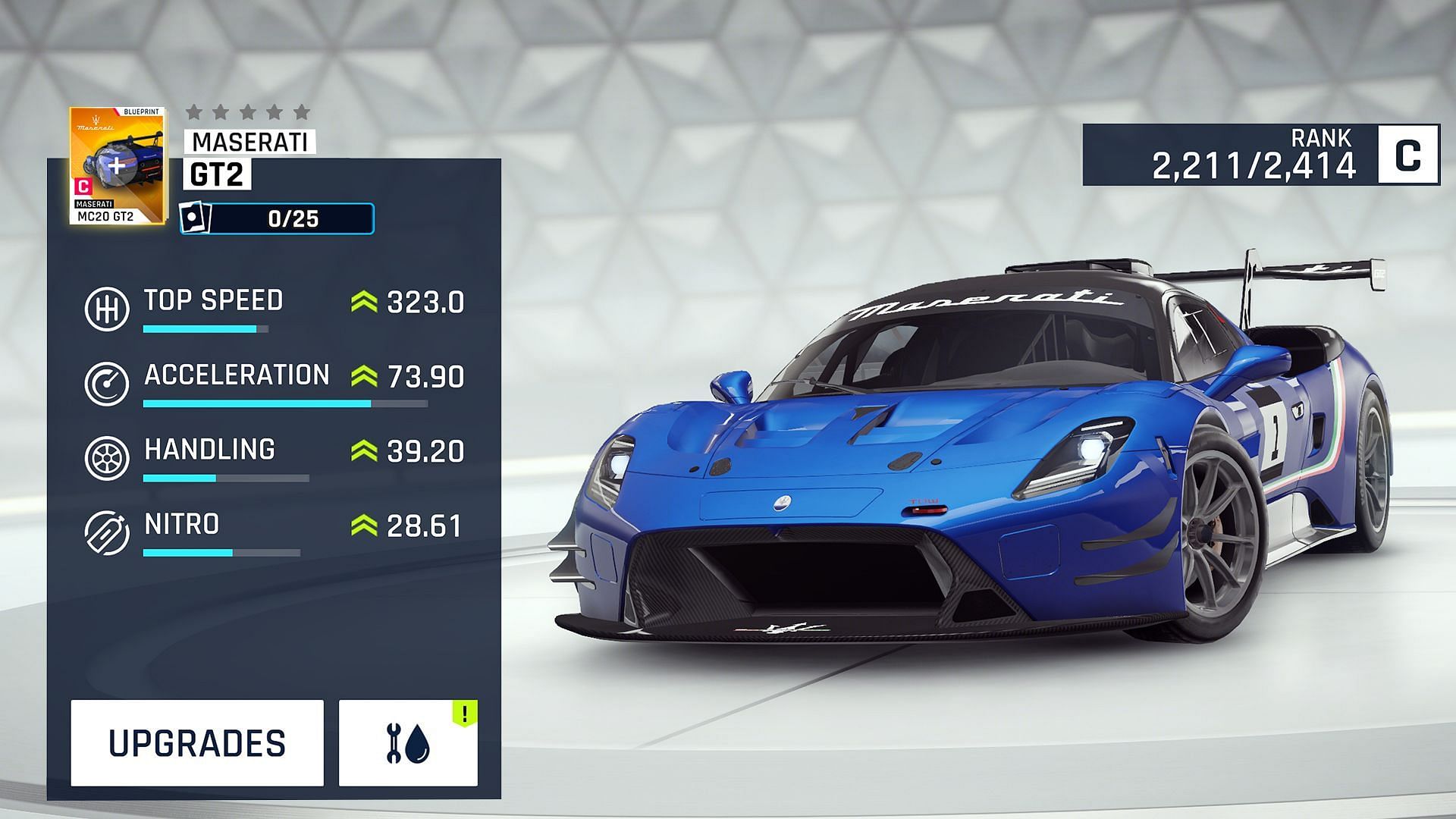Open the maintenance wrench and oil button
Screen dimensions: 1456x819
(408, 743)
